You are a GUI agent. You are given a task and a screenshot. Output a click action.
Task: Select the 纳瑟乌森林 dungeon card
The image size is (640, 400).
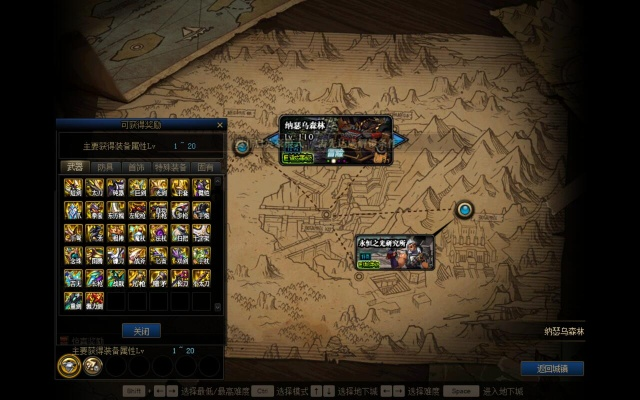click(335, 141)
